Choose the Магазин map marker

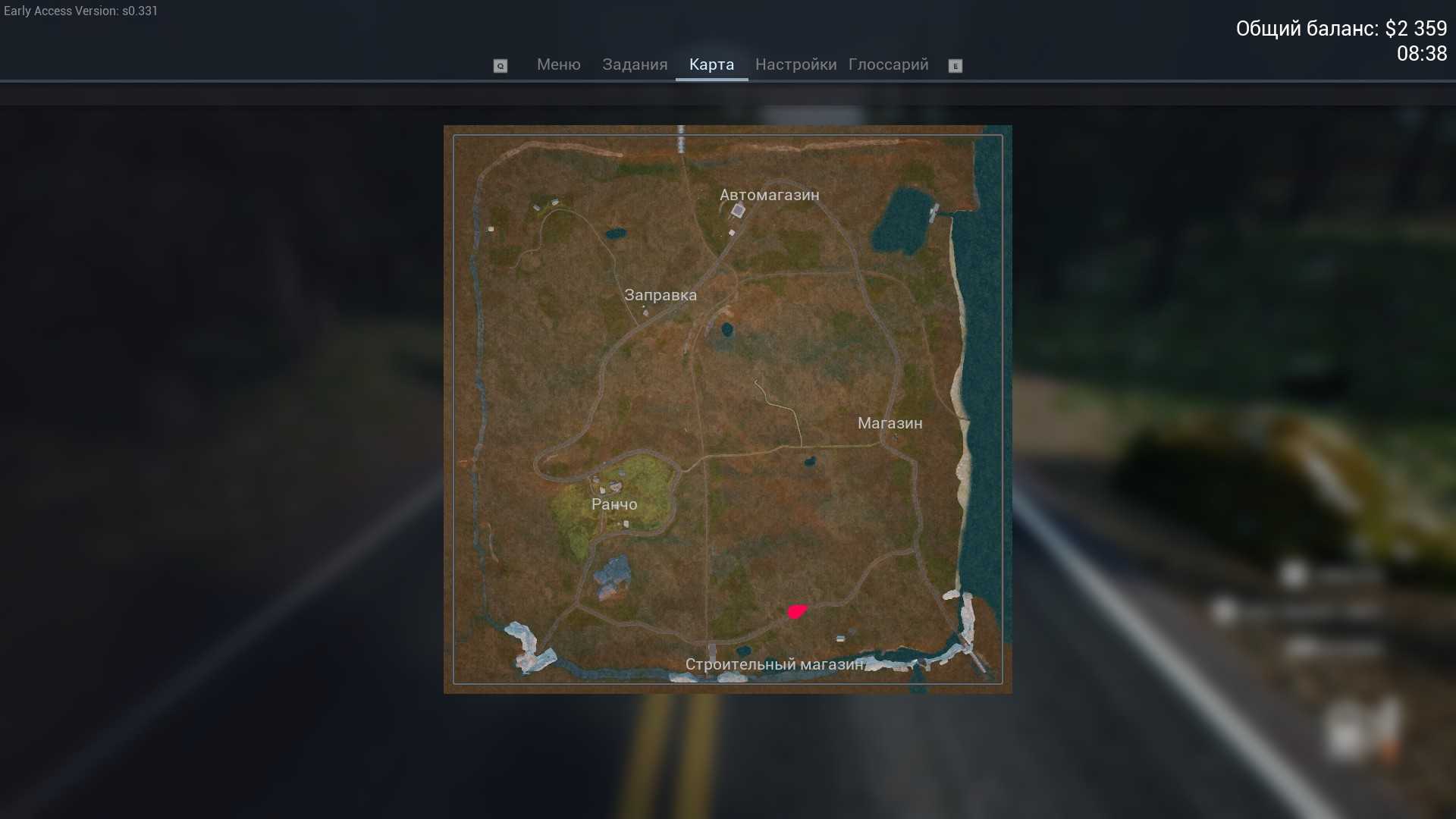click(890, 423)
